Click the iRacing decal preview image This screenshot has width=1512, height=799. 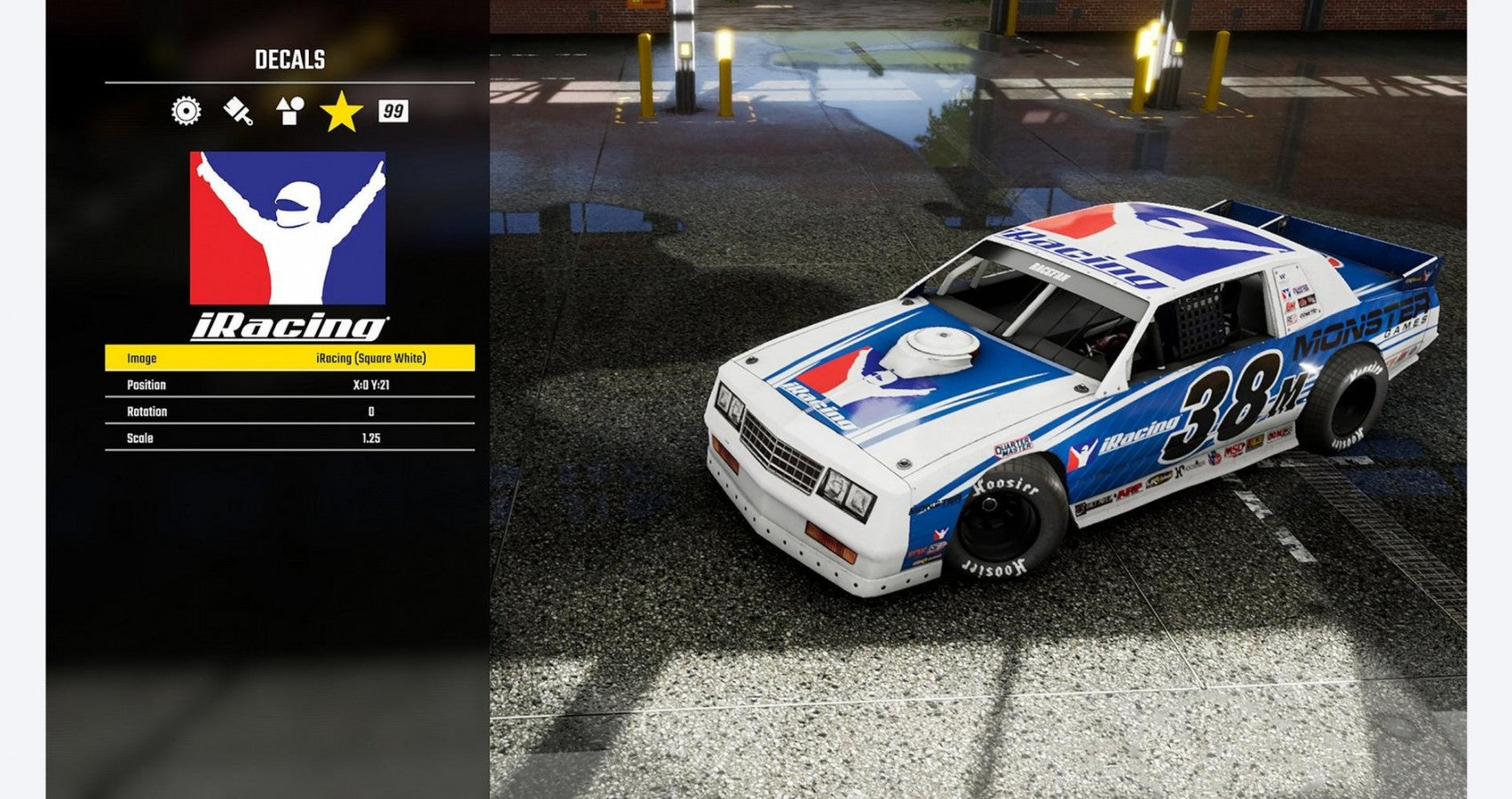click(x=288, y=246)
